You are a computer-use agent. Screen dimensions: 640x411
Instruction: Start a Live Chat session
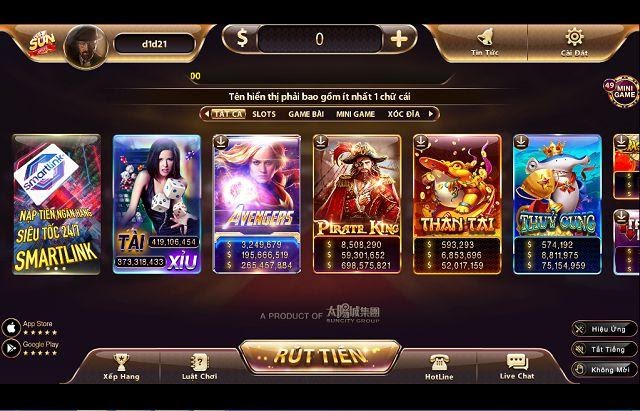click(x=516, y=366)
